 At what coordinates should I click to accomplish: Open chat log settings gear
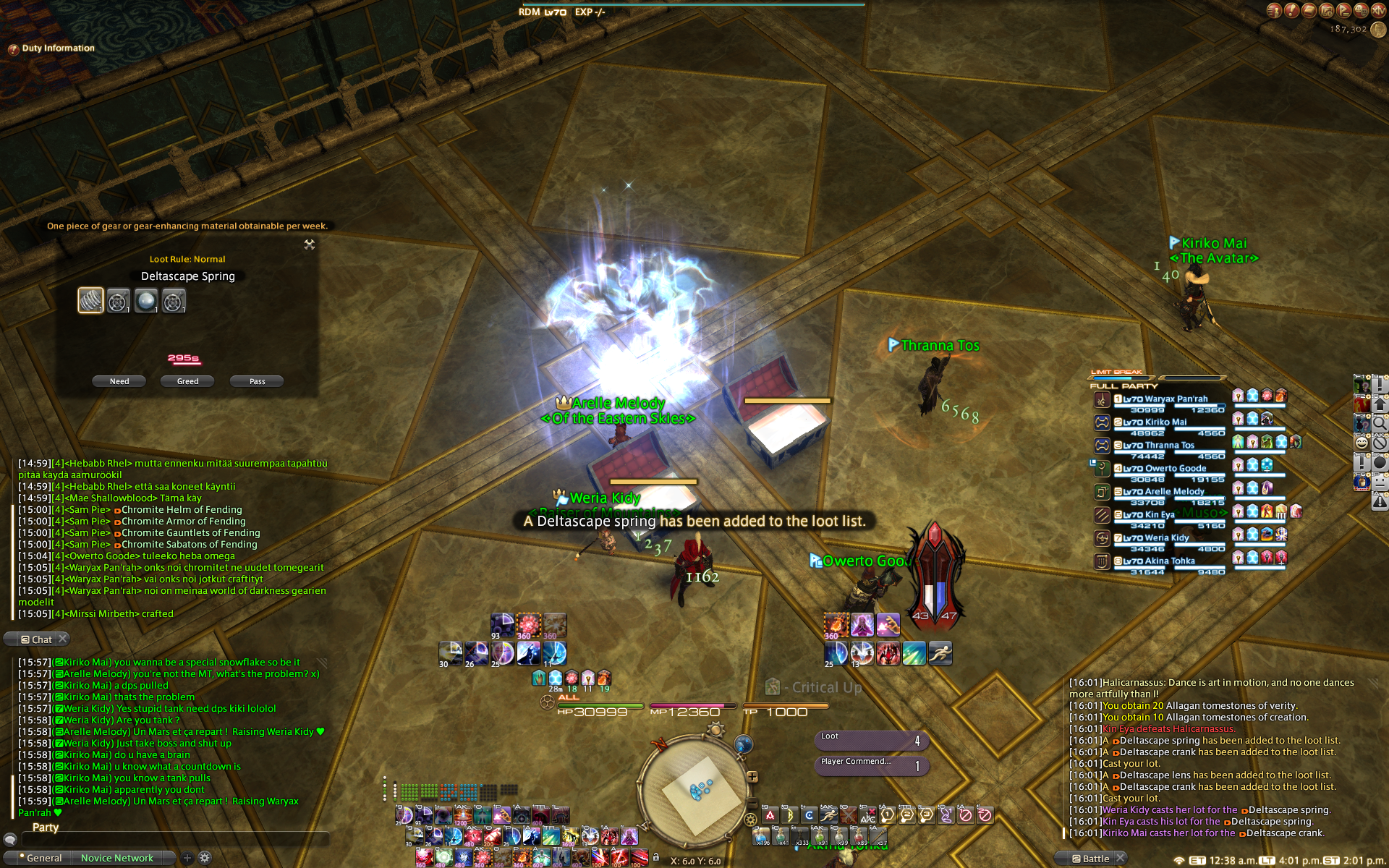coord(205,858)
